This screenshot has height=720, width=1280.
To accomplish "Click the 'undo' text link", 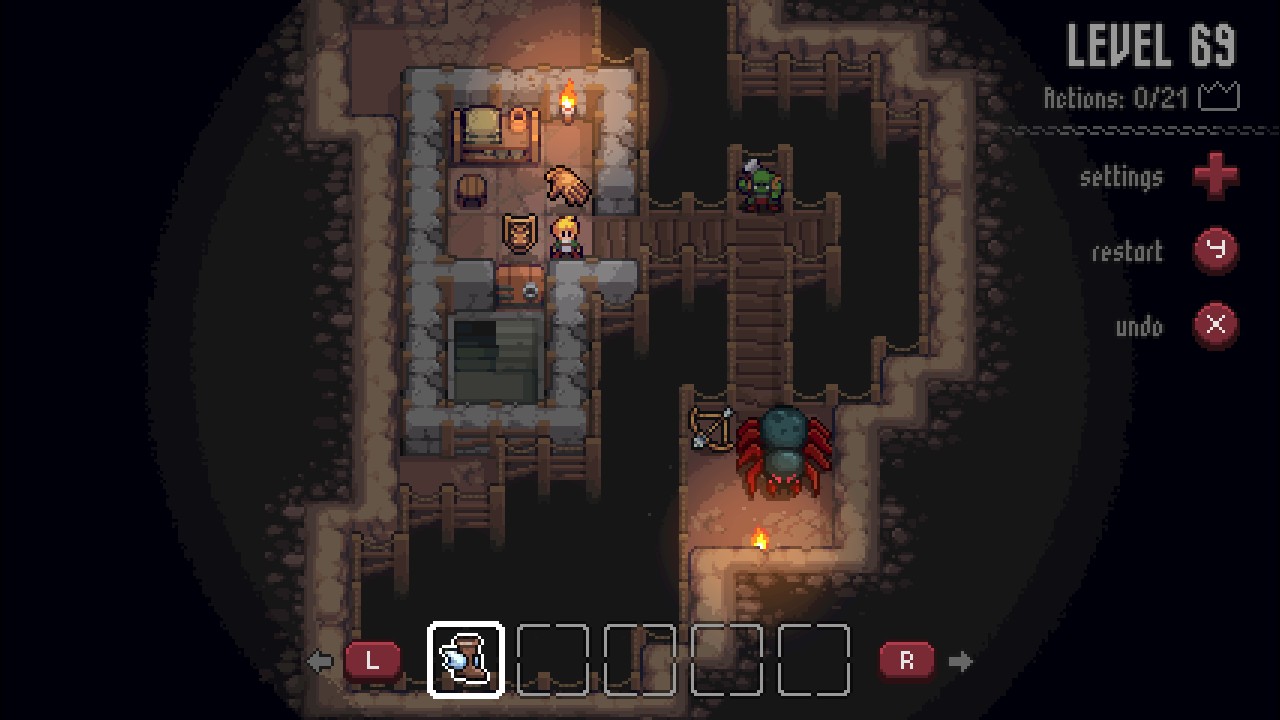I will pos(1141,327).
